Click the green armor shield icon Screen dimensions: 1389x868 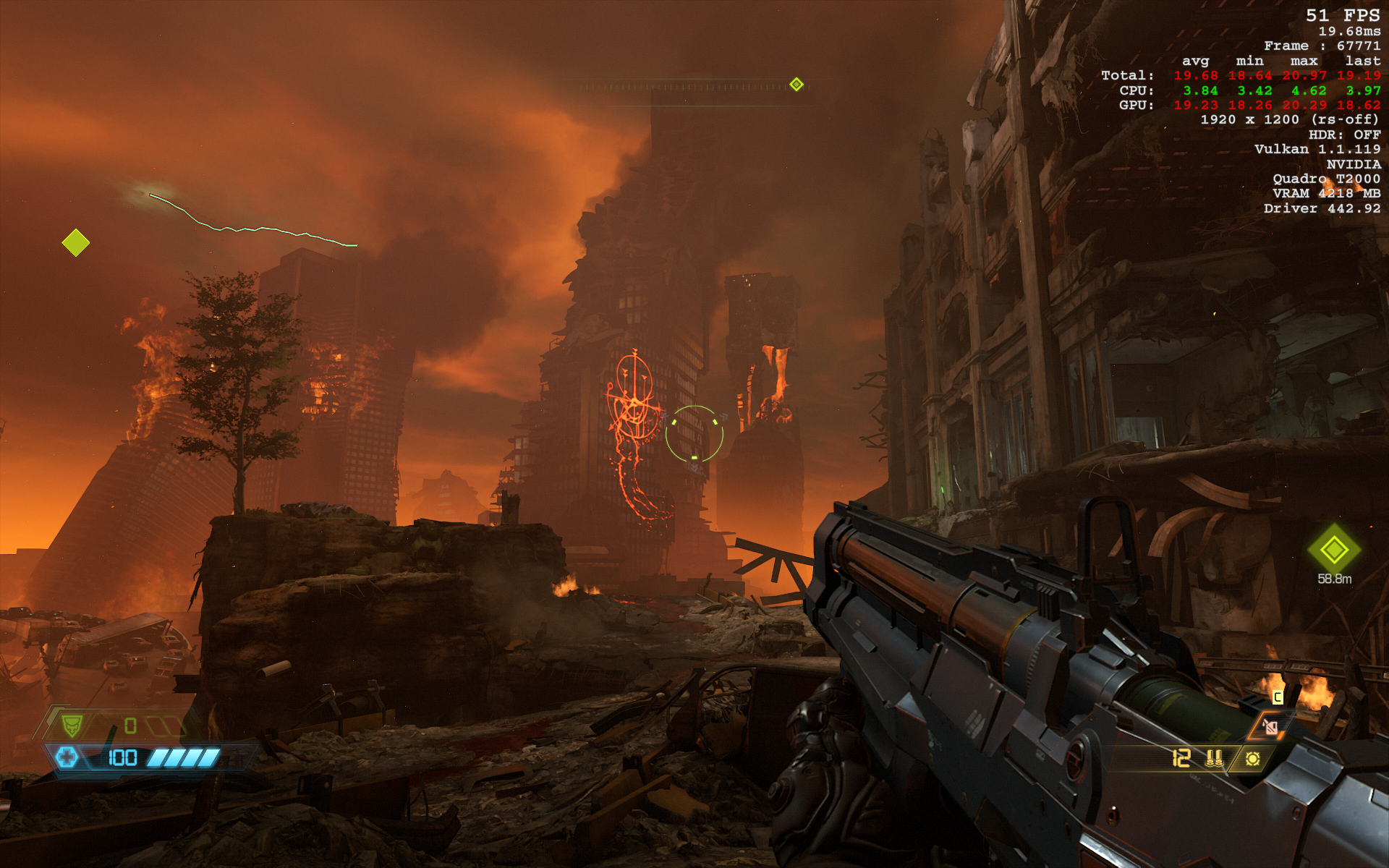(x=72, y=725)
